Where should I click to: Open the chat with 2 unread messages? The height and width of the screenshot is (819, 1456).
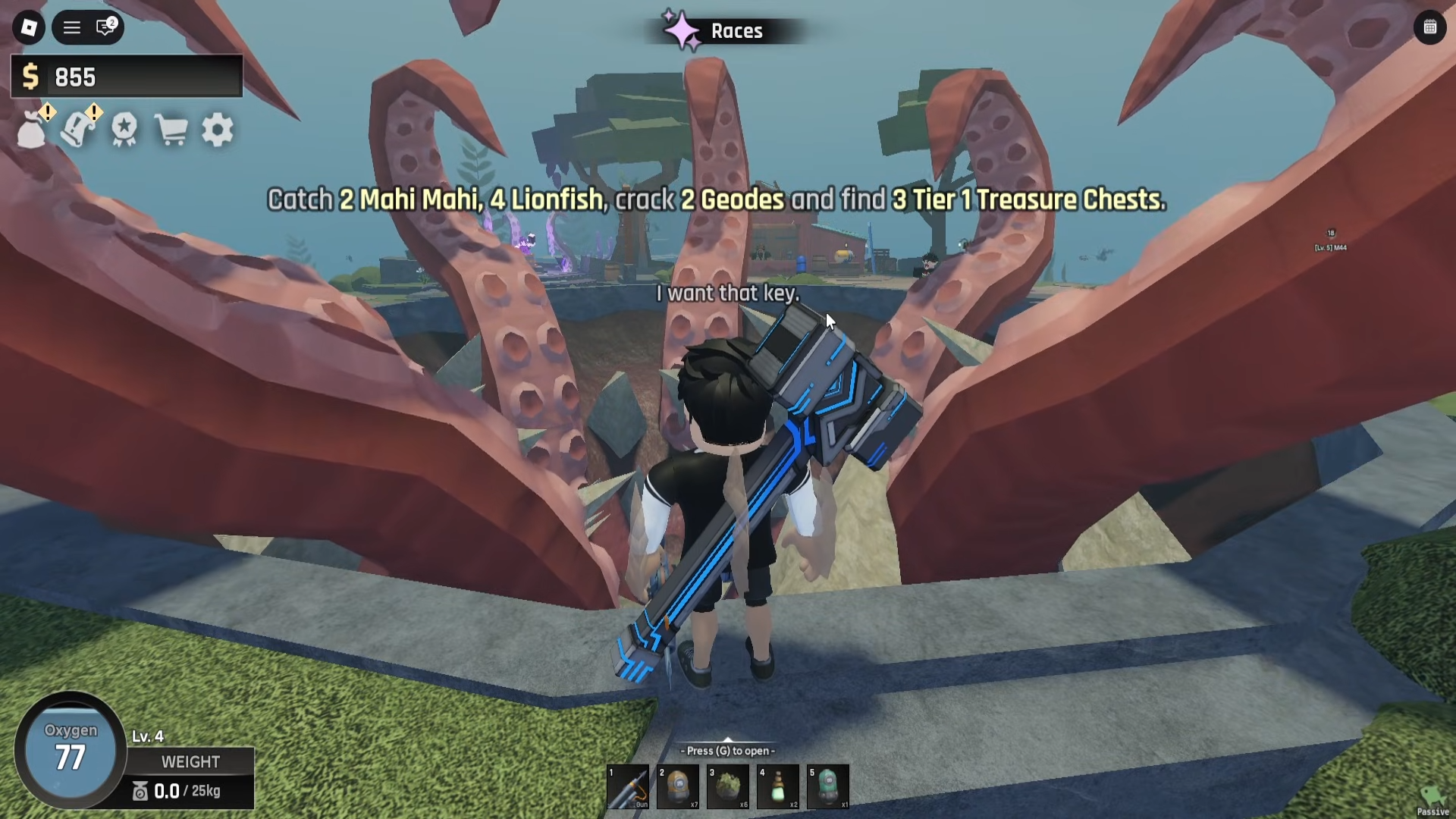[x=105, y=28]
